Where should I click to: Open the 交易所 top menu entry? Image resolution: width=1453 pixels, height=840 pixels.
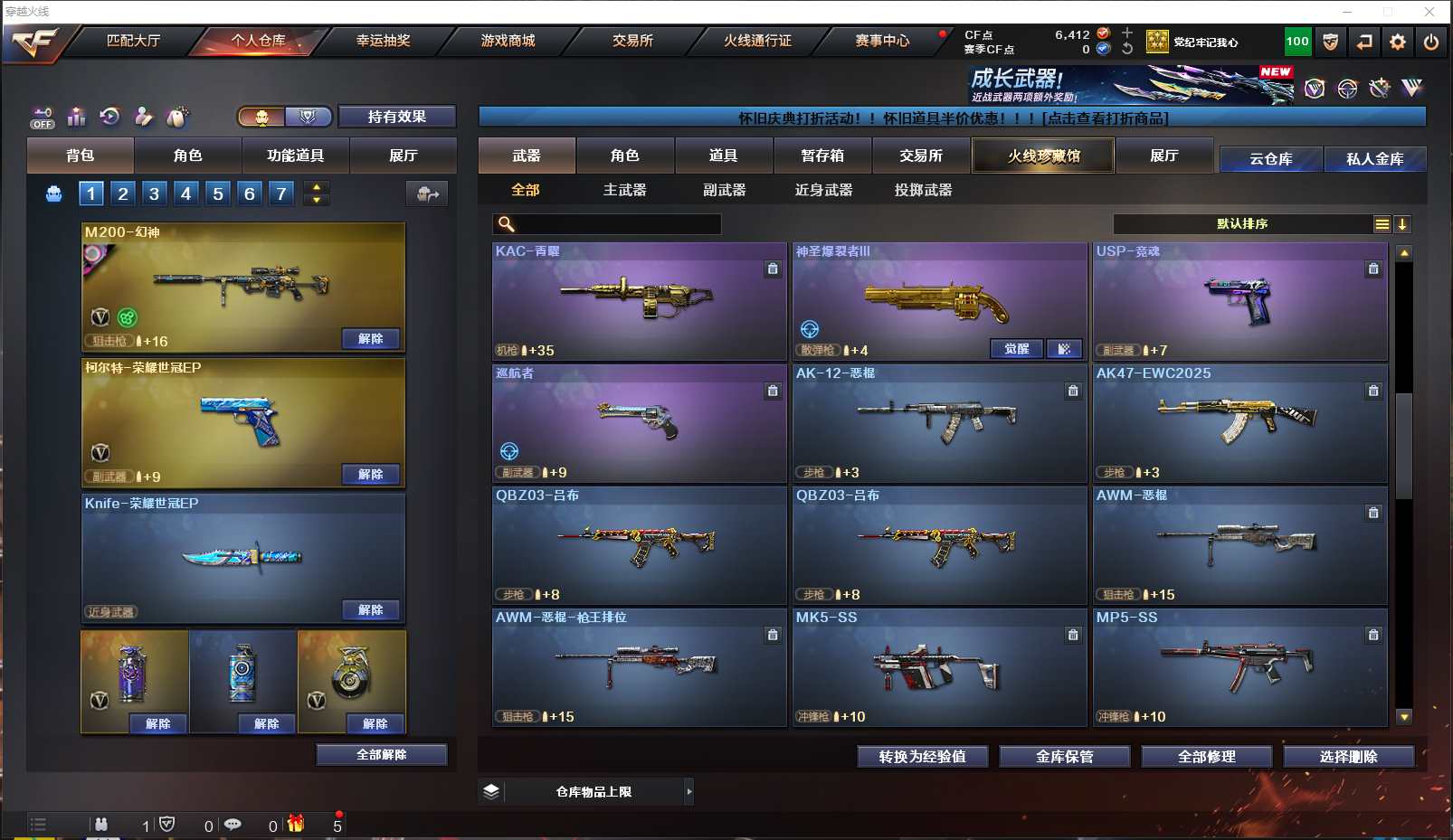(x=632, y=41)
